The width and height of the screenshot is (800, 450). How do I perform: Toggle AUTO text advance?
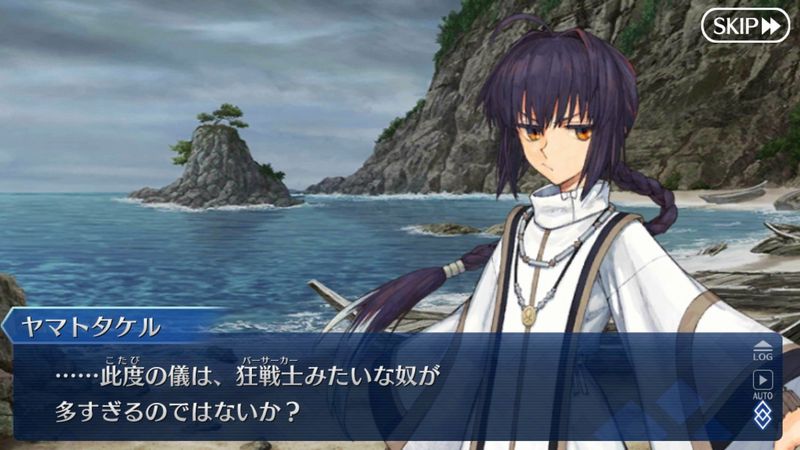[x=763, y=384]
